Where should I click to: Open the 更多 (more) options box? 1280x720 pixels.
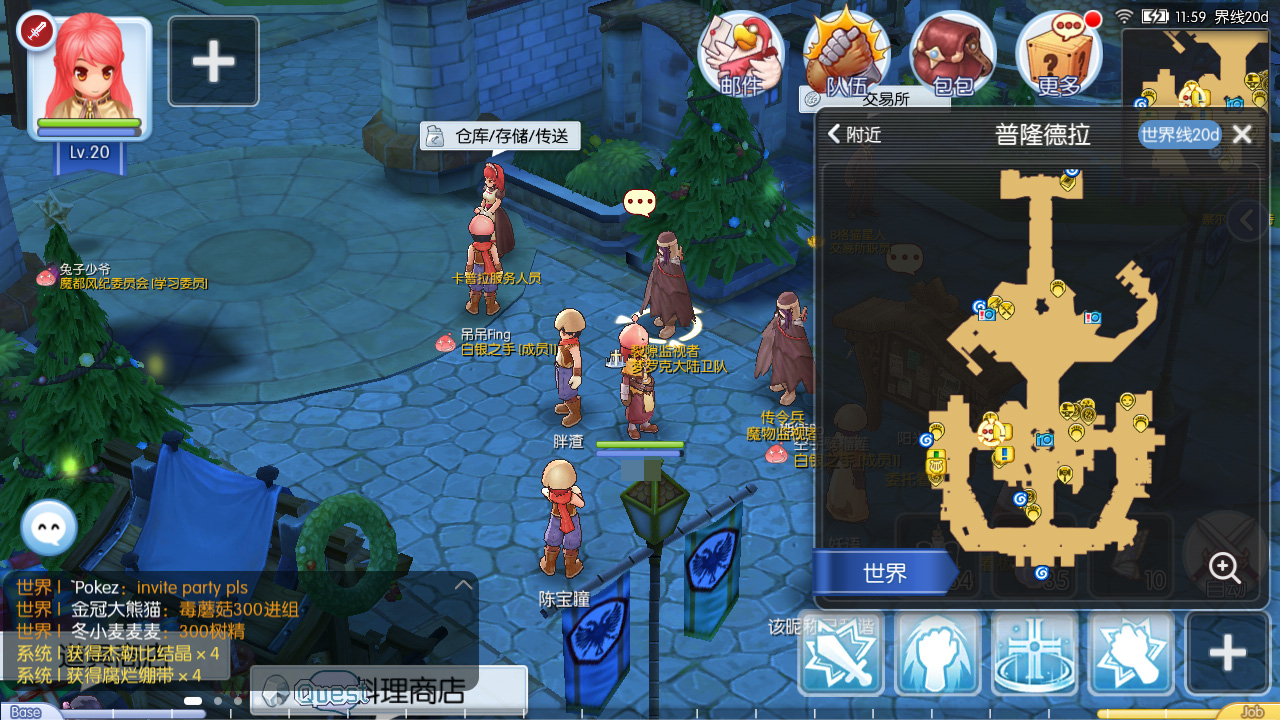[1060, 55]
